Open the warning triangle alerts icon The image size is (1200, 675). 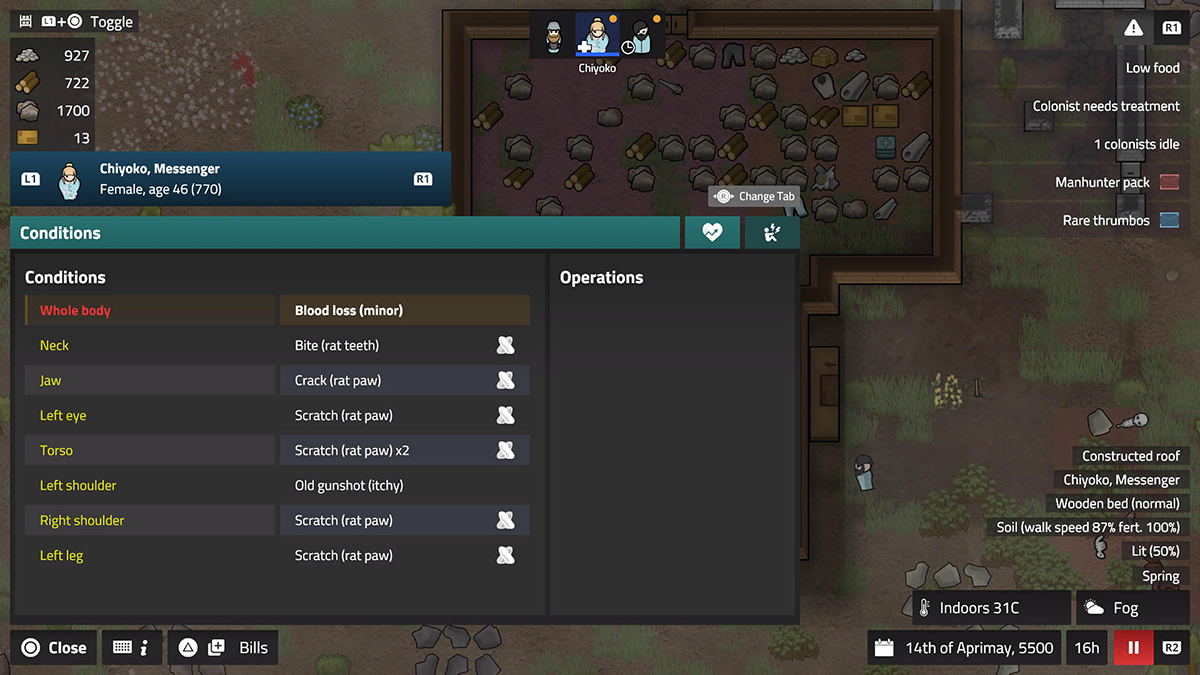(1132, 28)
